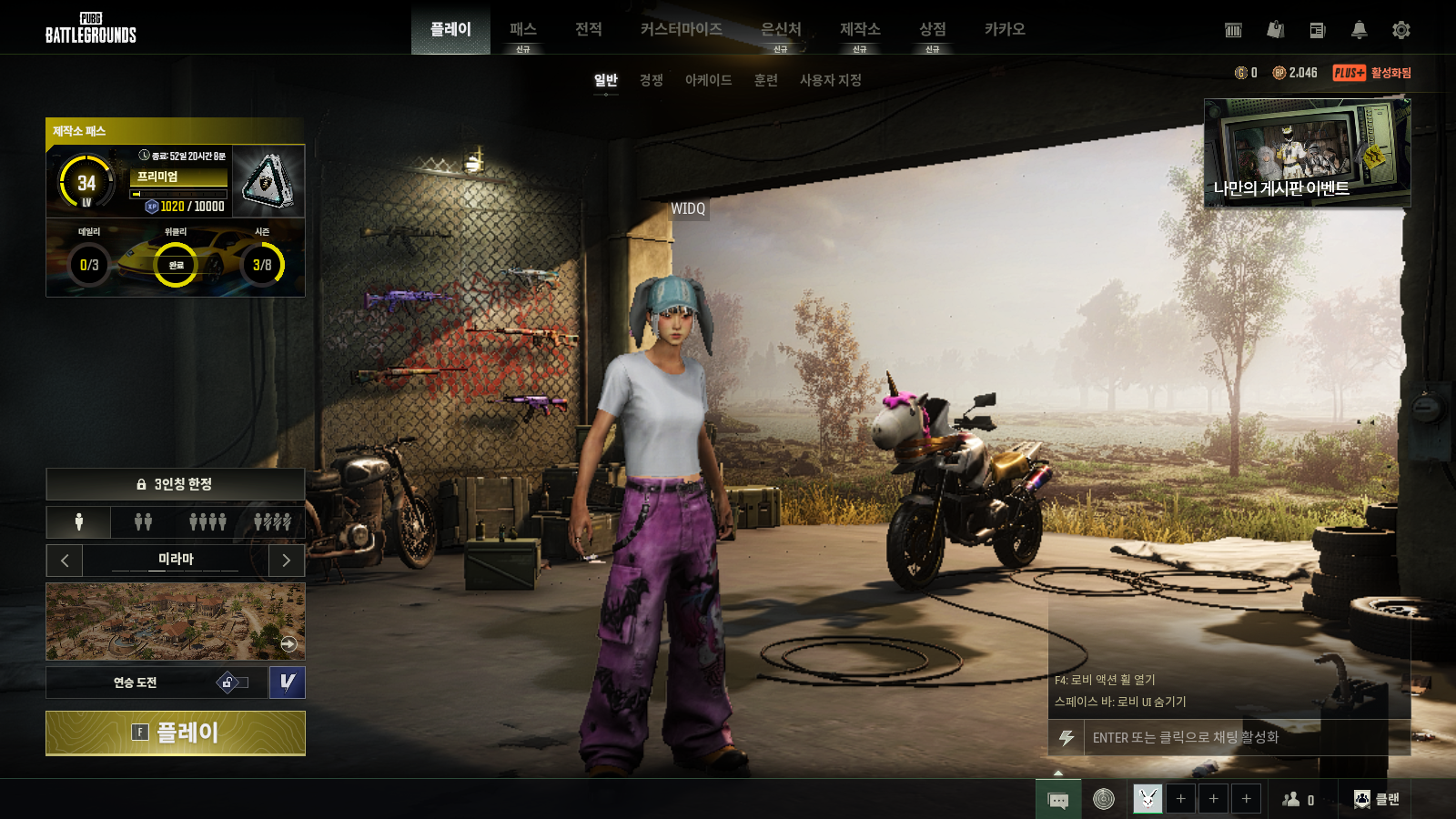Go to the 상점 store tab
This screenshot has height=819, width=1456.
[932, 30]
